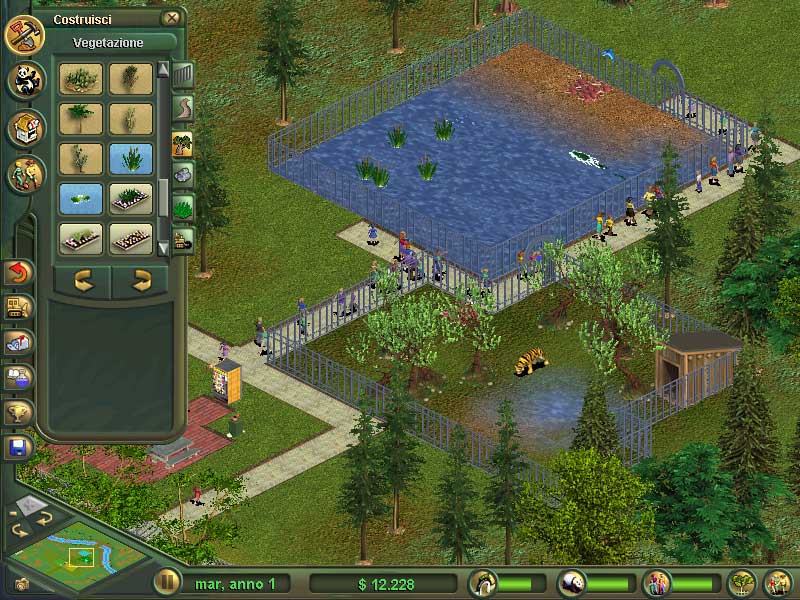Open the buildings purchase menu
Image resolution: width=800 pixels, height=600 pixels.
coord(25,127)
